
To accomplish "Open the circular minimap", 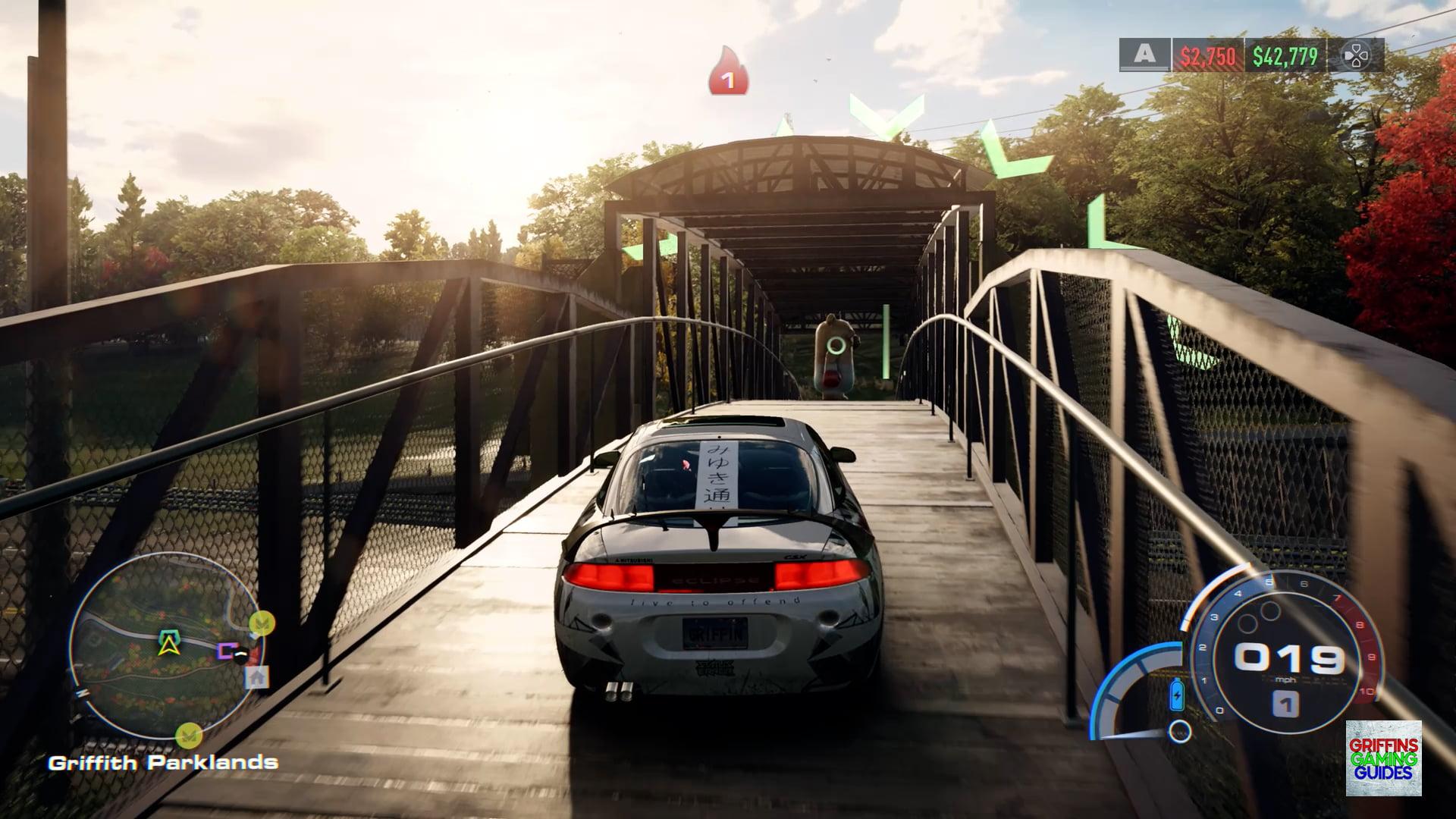I will [x=166, y=645].
